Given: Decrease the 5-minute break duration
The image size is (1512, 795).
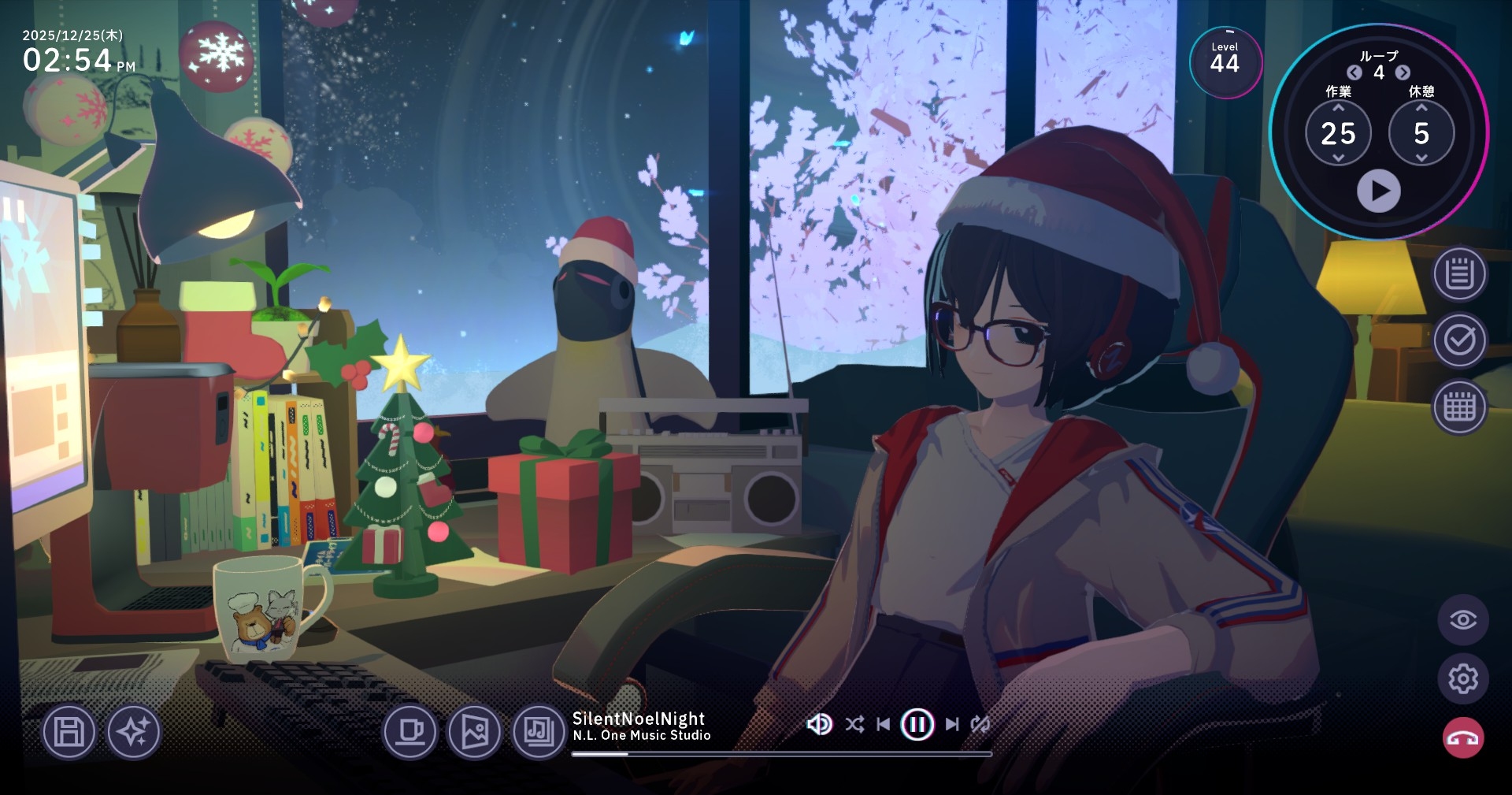Looking at the screenshot, I should point(1421,158).
